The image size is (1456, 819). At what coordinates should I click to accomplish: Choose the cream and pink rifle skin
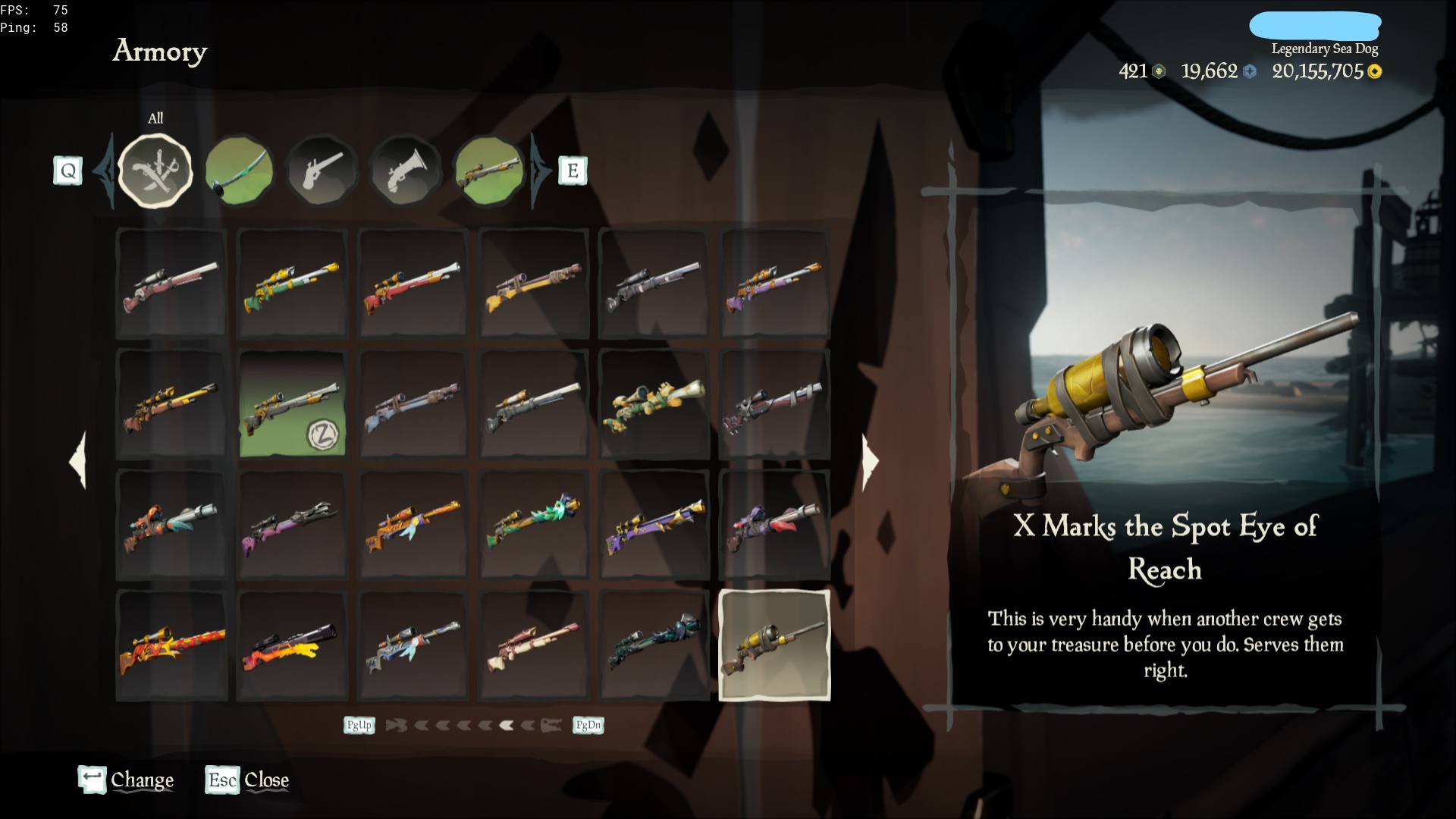point(534,645)
